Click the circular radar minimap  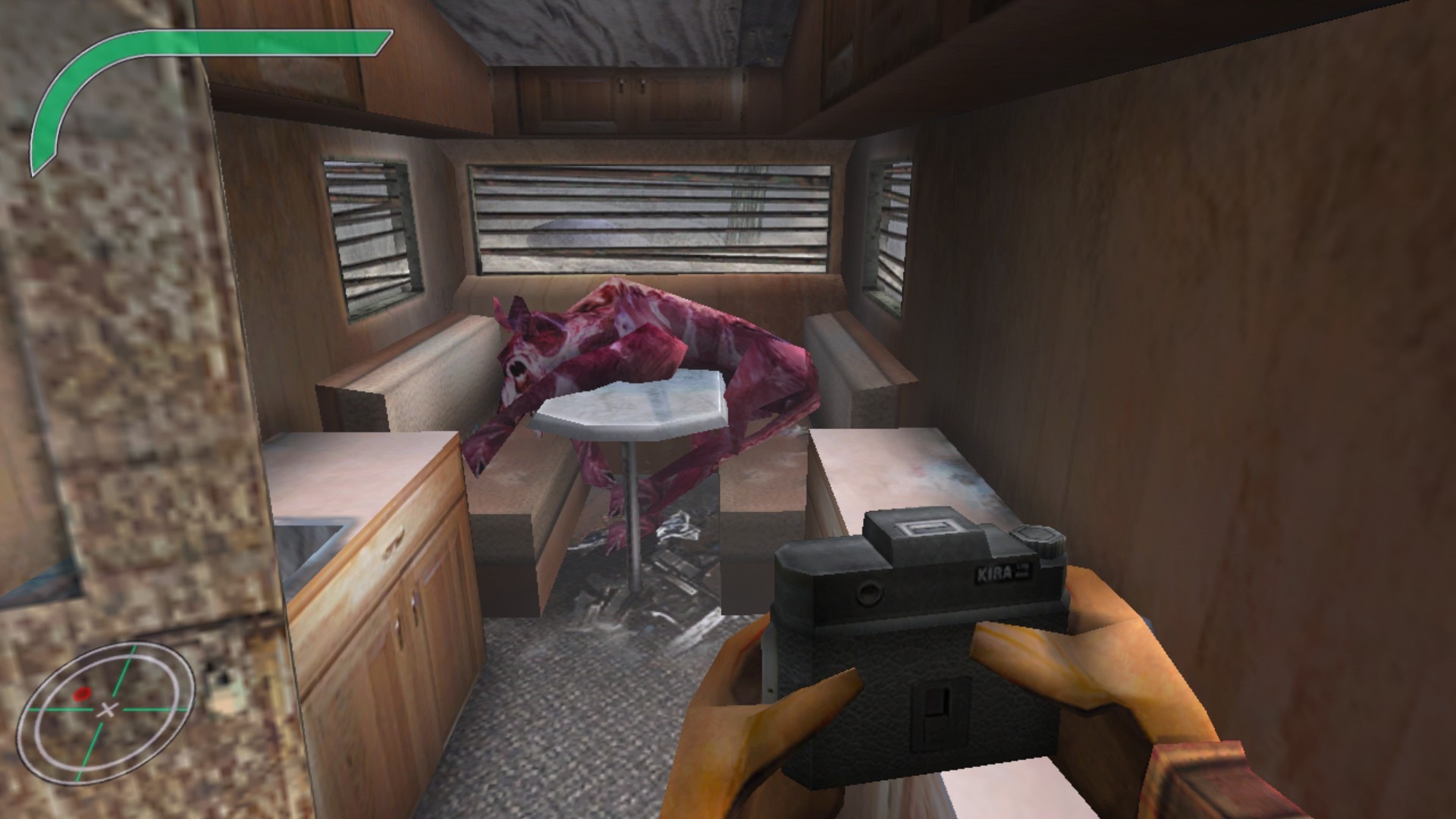pyautogui.click(x=107, y=709)
